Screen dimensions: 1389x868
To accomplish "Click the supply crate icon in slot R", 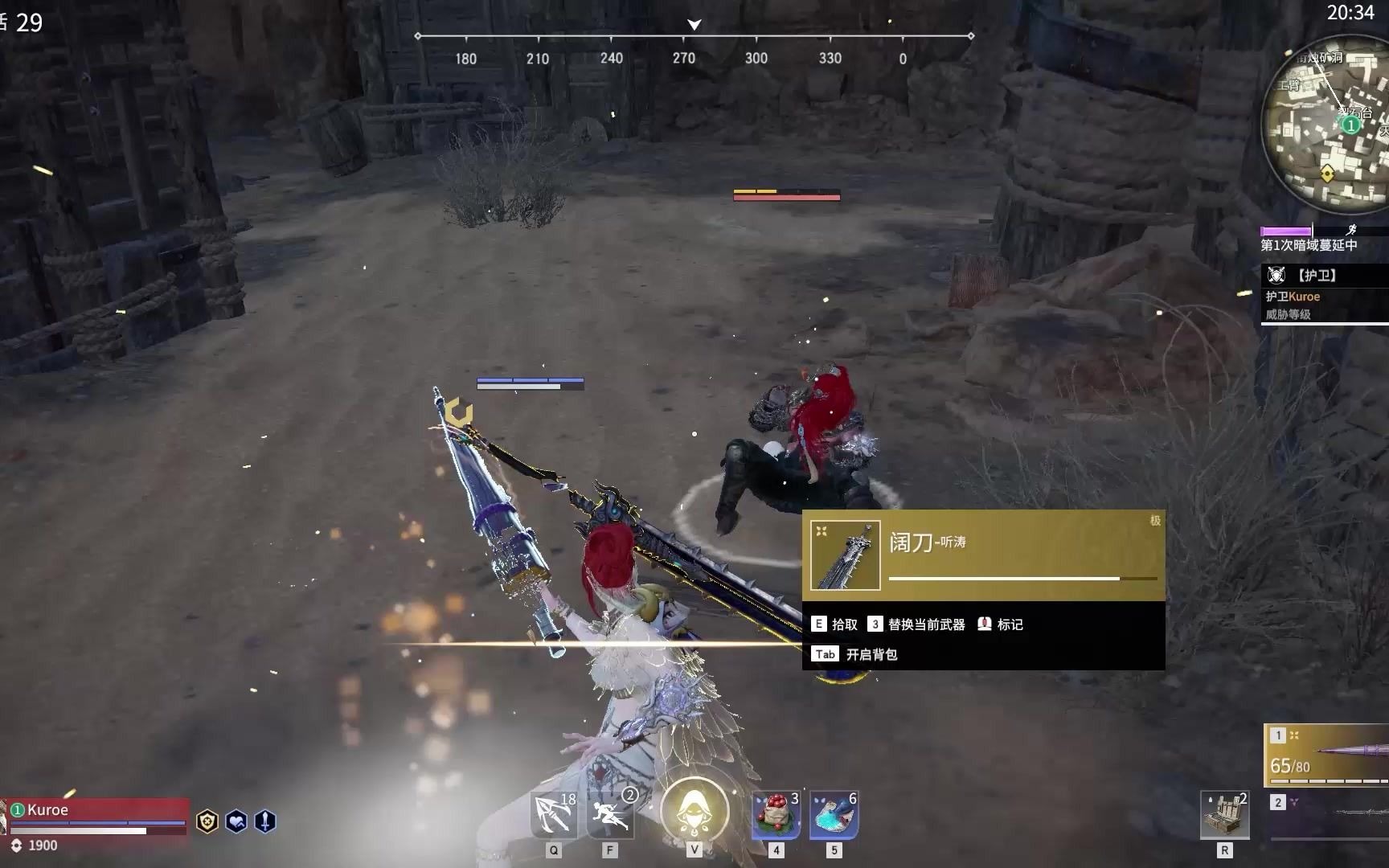I will (x=1224, y=814).
